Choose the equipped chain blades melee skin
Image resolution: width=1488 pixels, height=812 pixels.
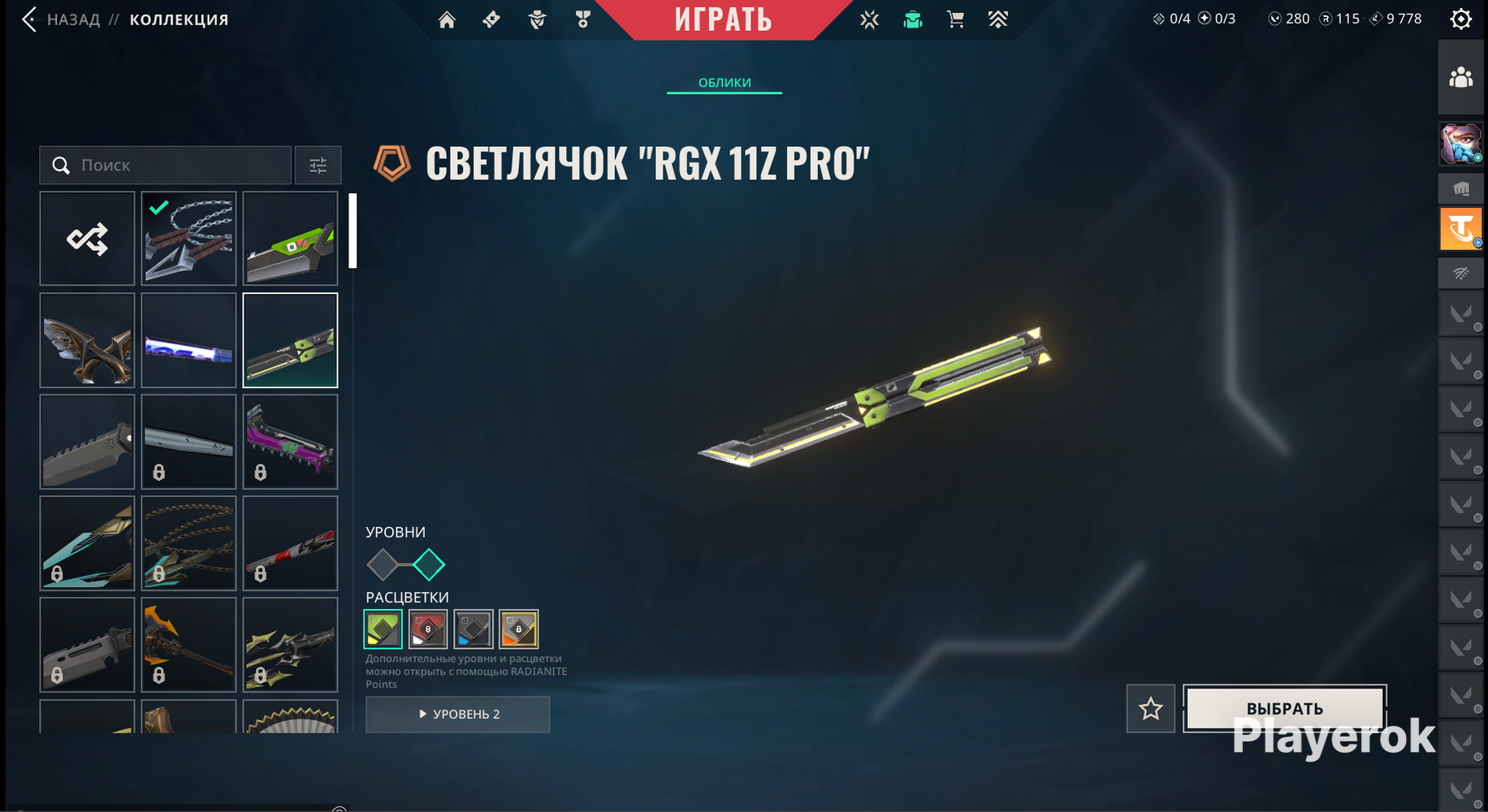click(x=188, y=239)
